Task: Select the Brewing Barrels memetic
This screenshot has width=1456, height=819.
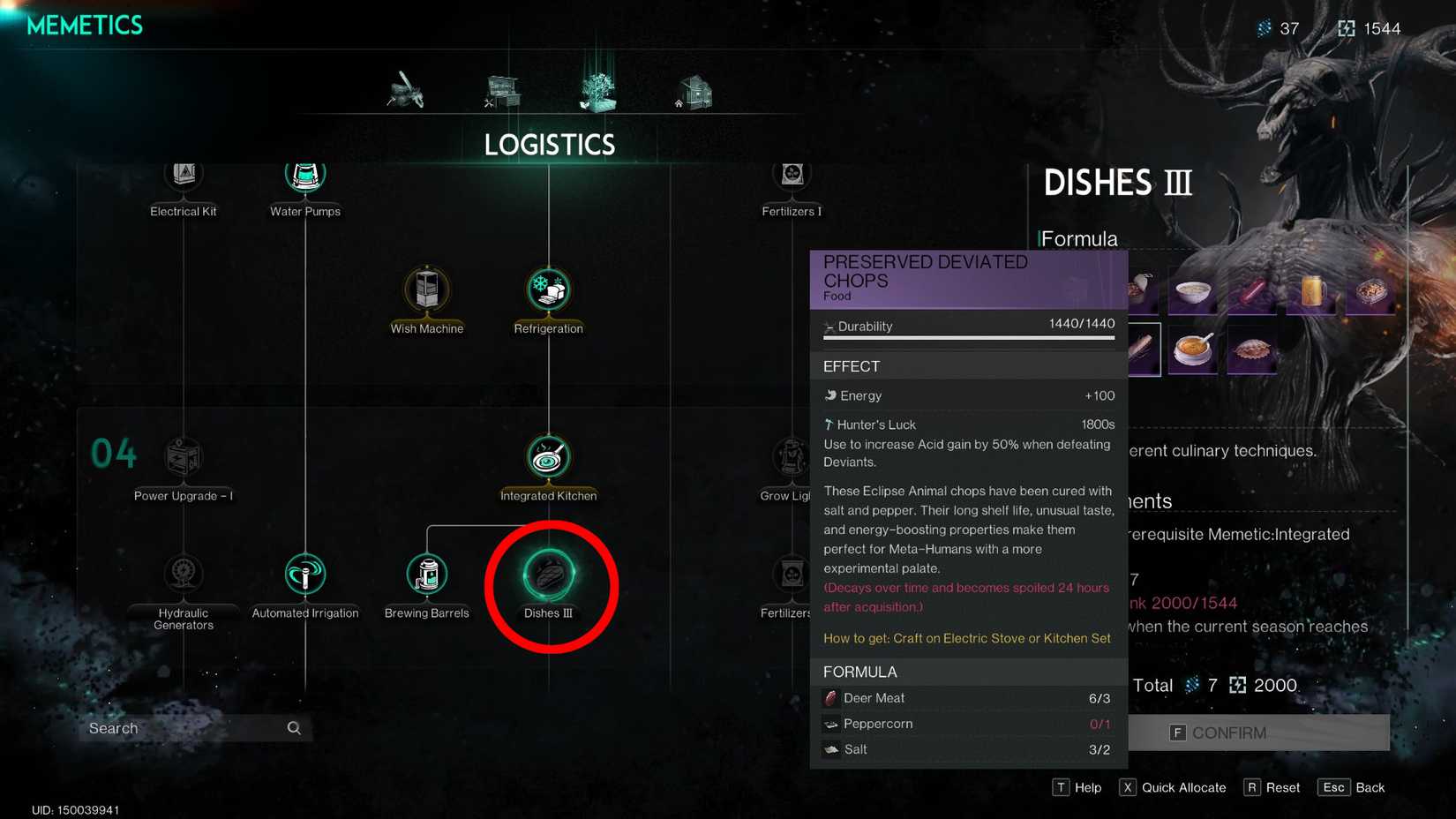Action: [x=427, y=575]
